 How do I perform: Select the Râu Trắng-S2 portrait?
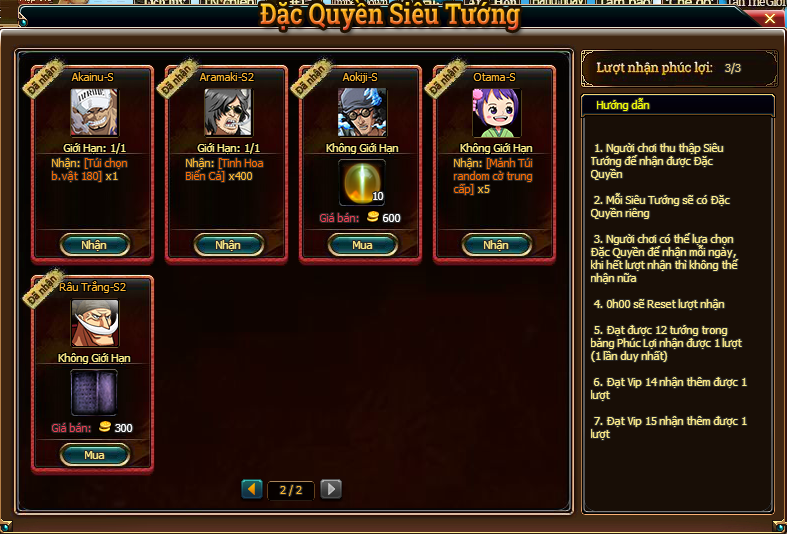(x=94, y=323)
